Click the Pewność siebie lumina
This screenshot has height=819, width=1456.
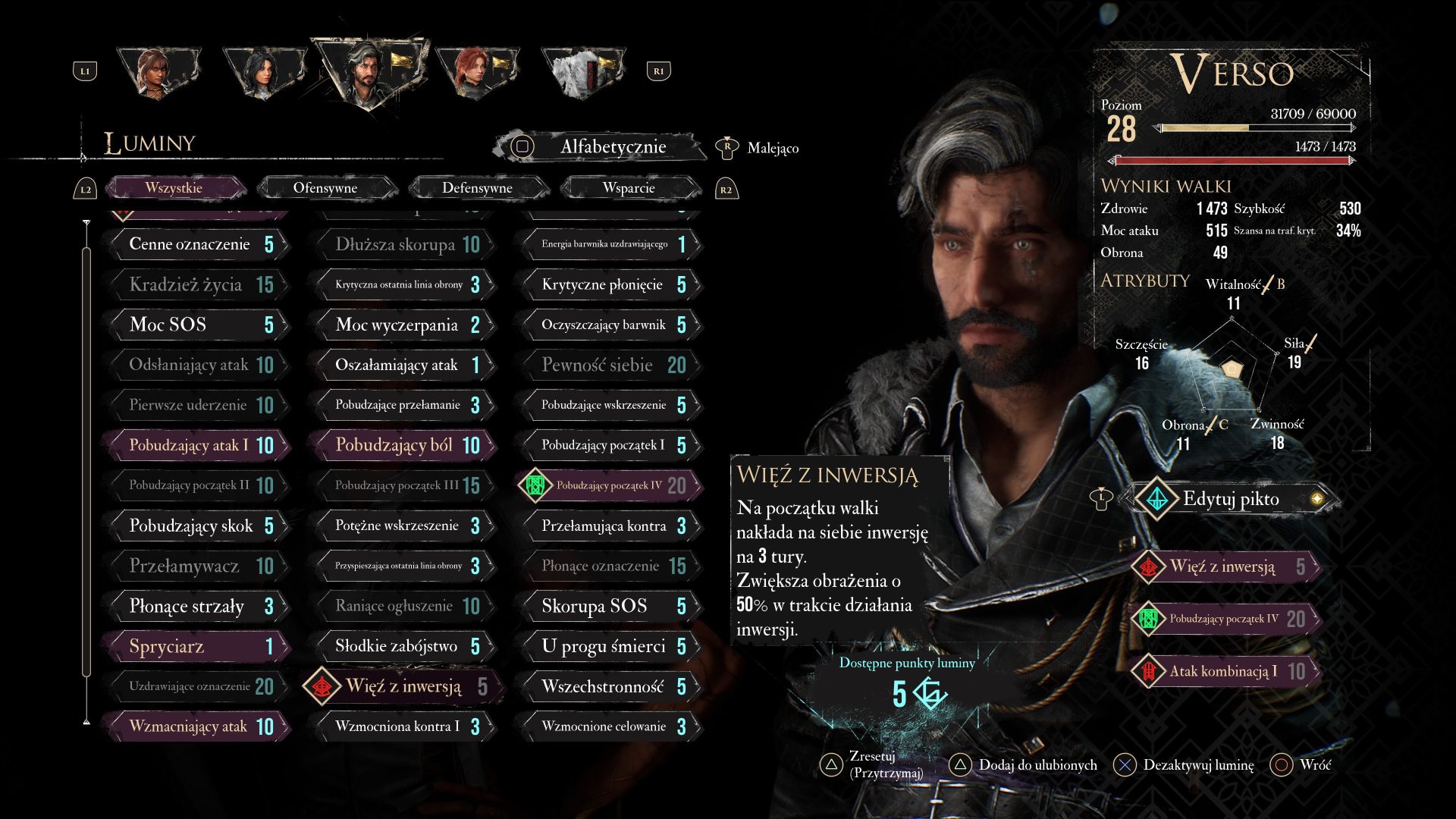tap(611, 365)
